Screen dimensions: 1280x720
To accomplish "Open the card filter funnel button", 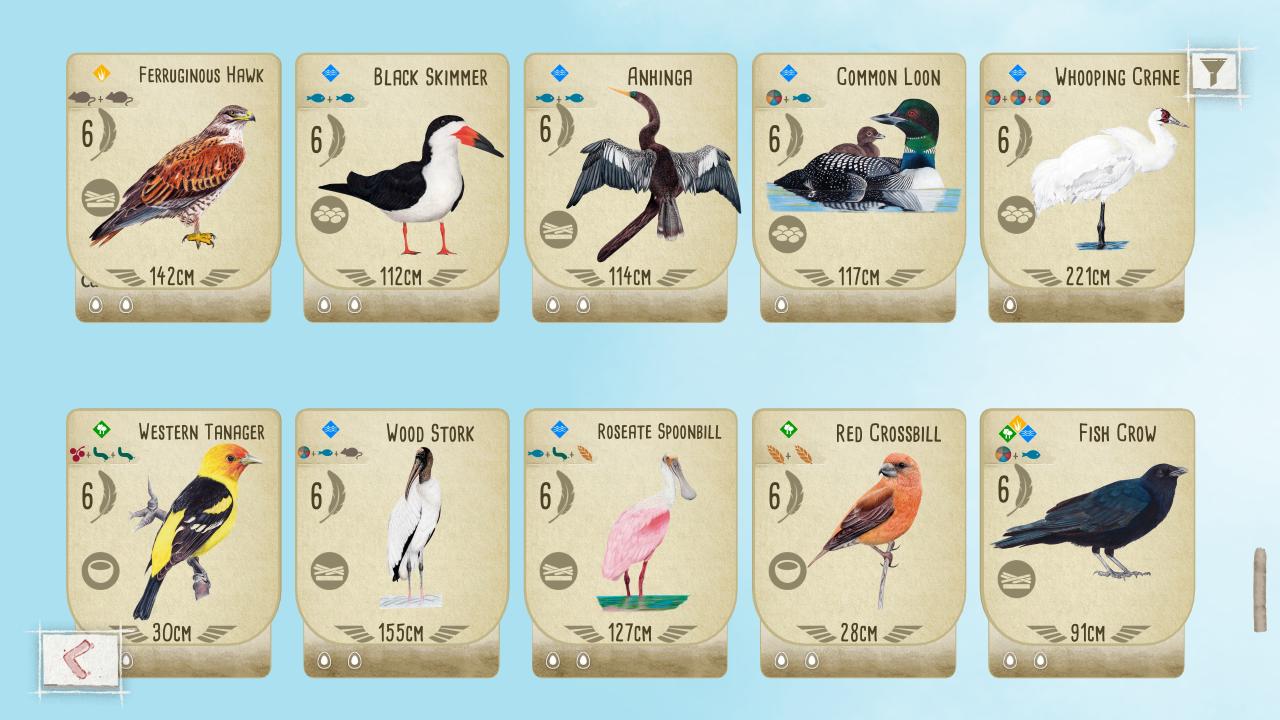I will pos(1214,71).
